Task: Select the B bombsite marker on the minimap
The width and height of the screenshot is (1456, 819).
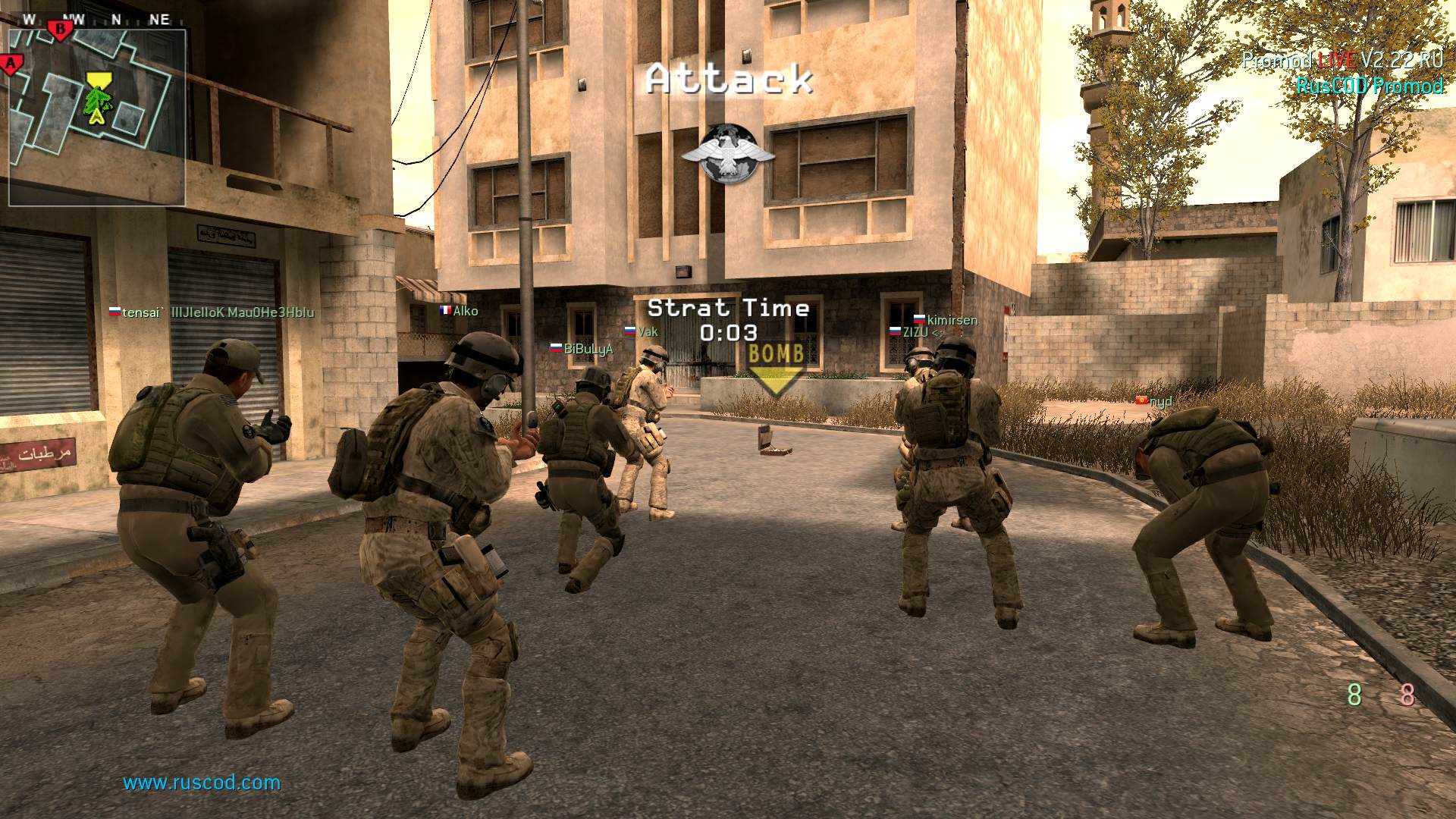Action: (x=60, y=30)
